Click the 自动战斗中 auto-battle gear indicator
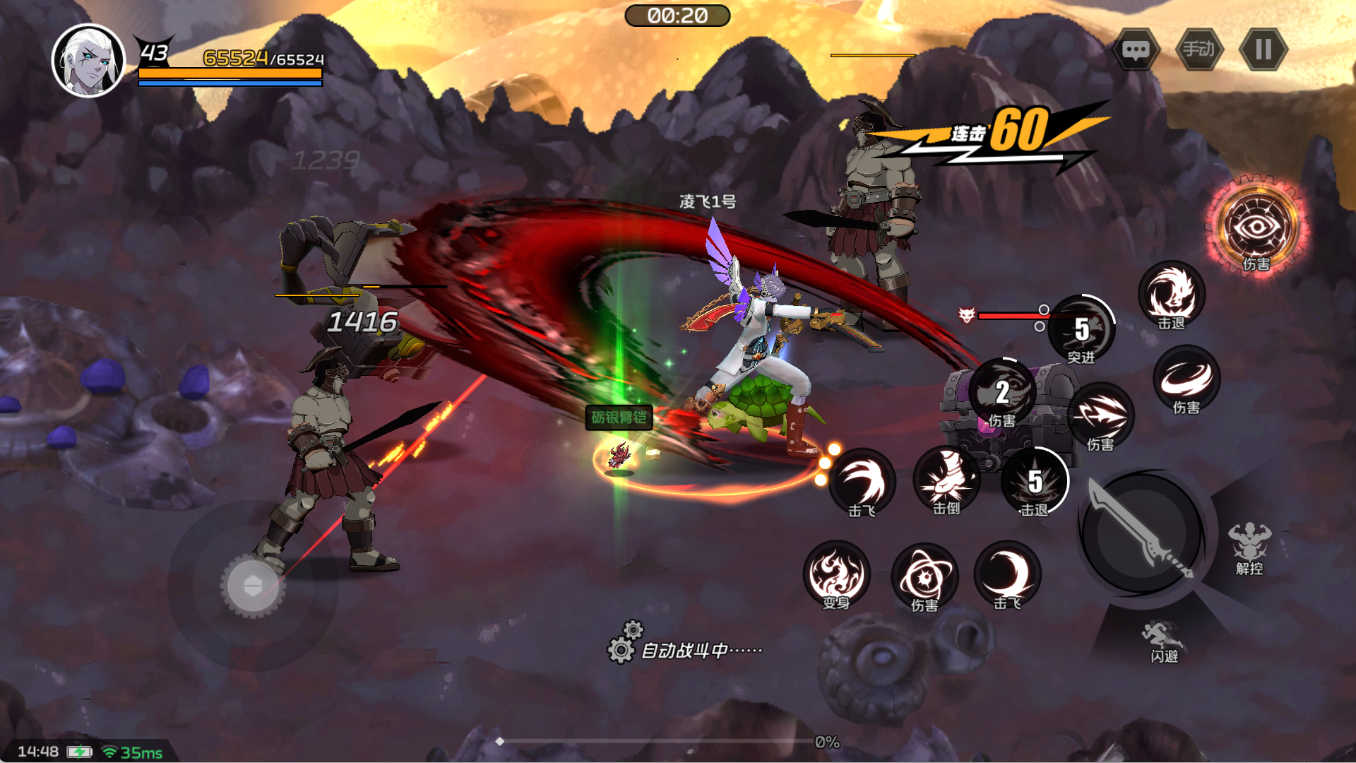Screen dimensions: 1356x763 coord(622,649)
